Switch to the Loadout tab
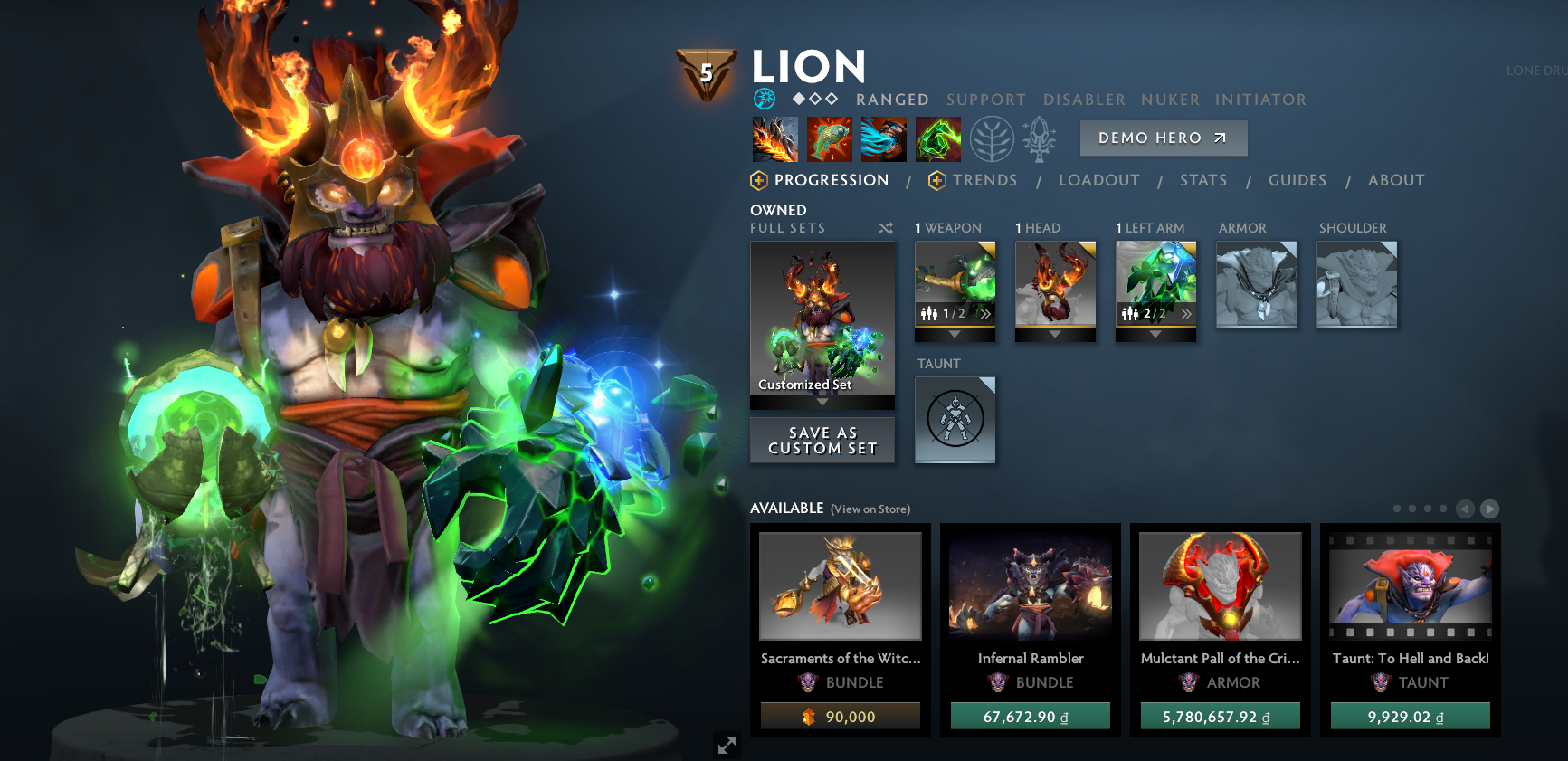1568x761 pixels. point(1098,180)
